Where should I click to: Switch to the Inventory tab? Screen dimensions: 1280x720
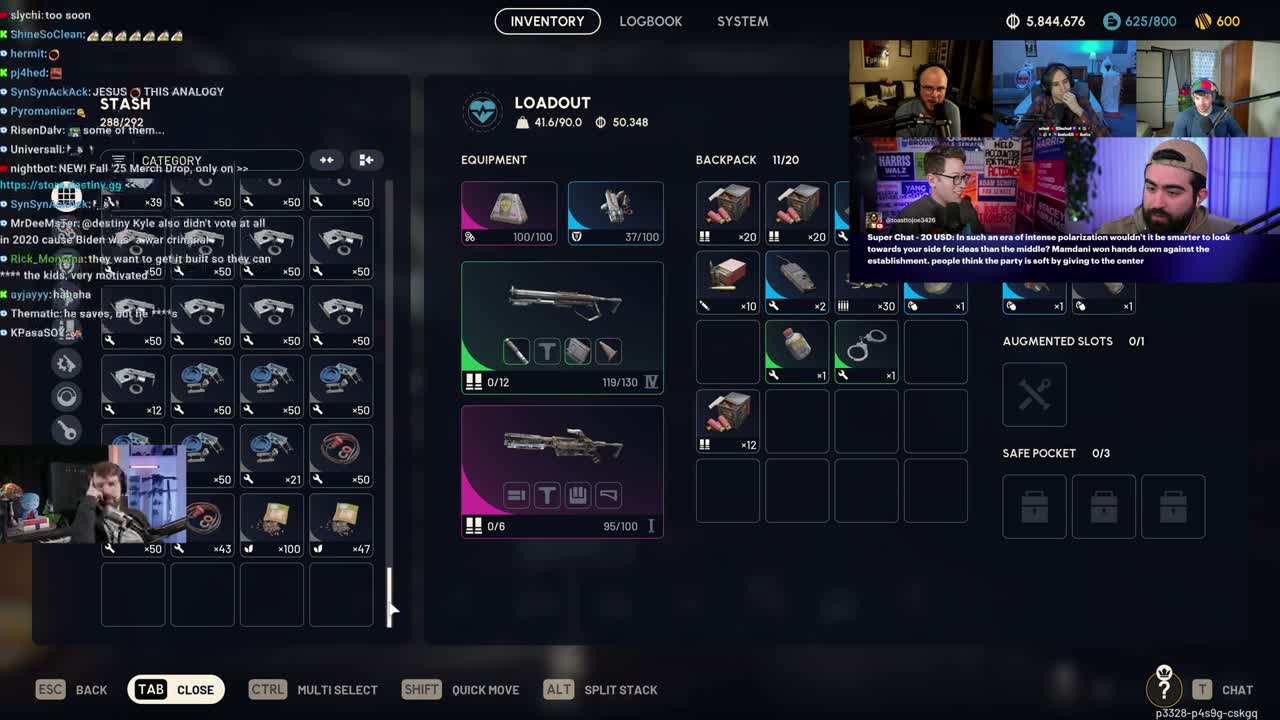(x=547, y=21)
